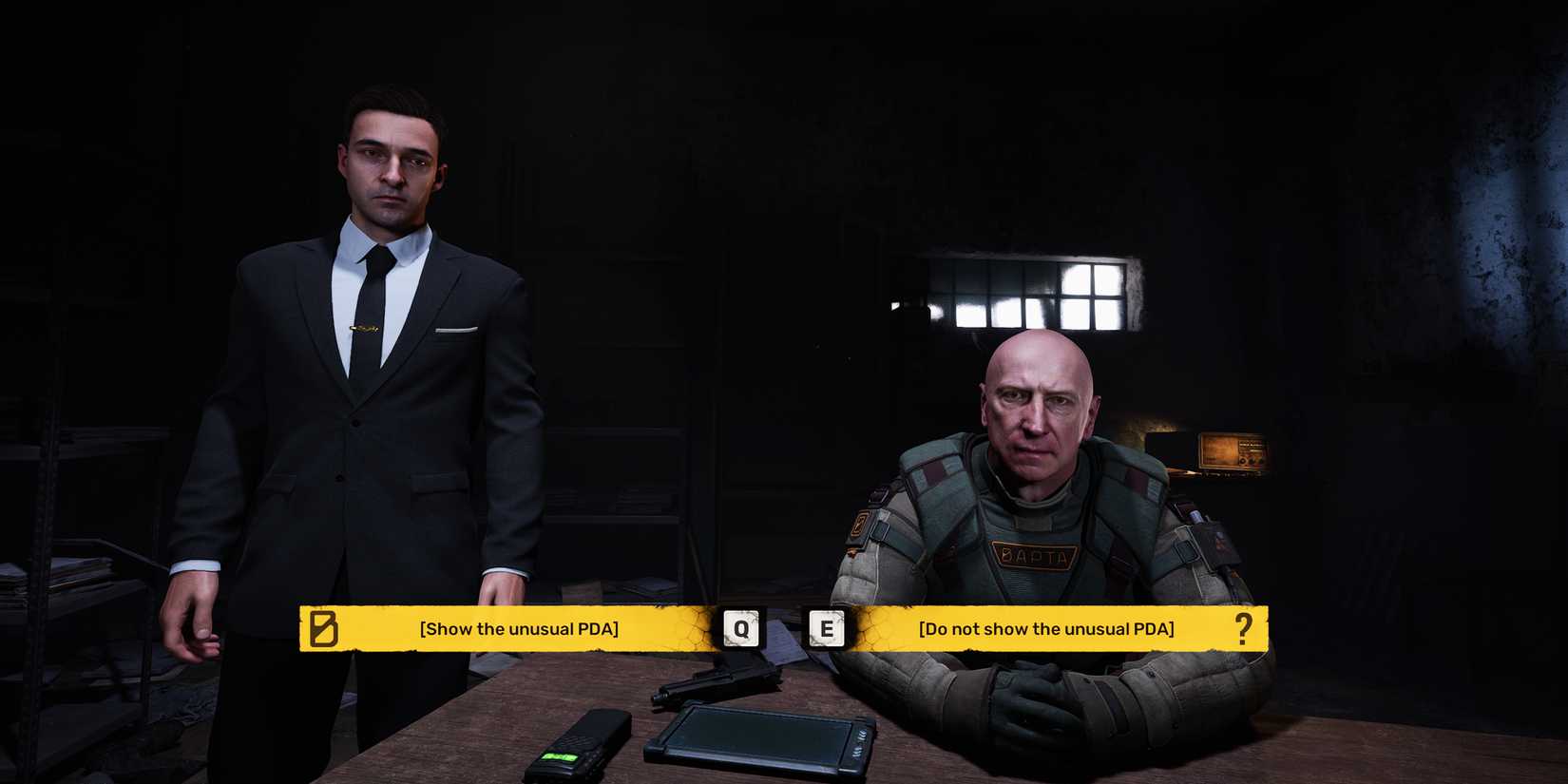Click the pistol on the desk
The height and width of the screenshot is (784, 1568).
(722, 679)
